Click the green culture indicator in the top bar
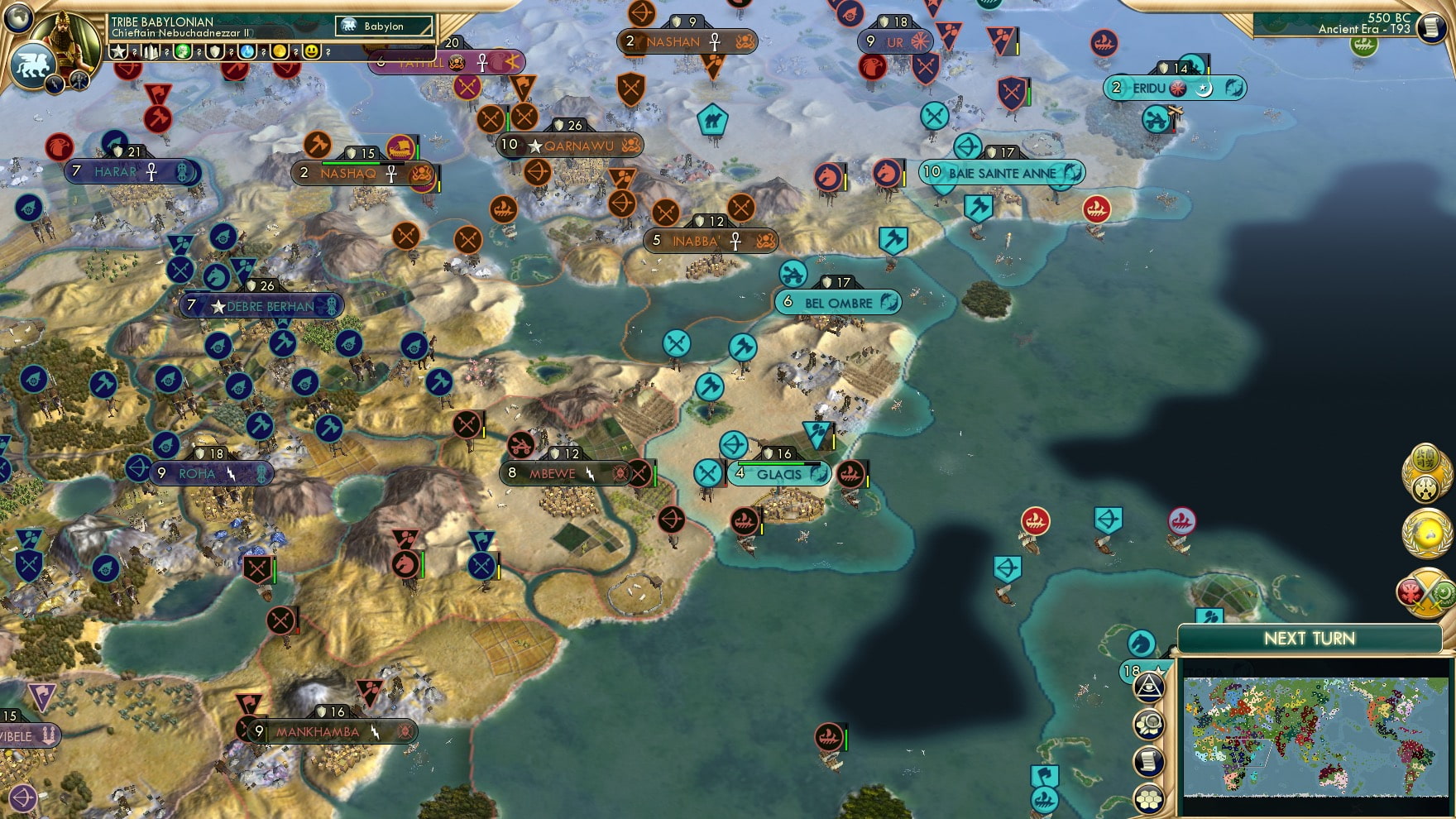This screenshot has height=819, width=1456. point(183,51)
